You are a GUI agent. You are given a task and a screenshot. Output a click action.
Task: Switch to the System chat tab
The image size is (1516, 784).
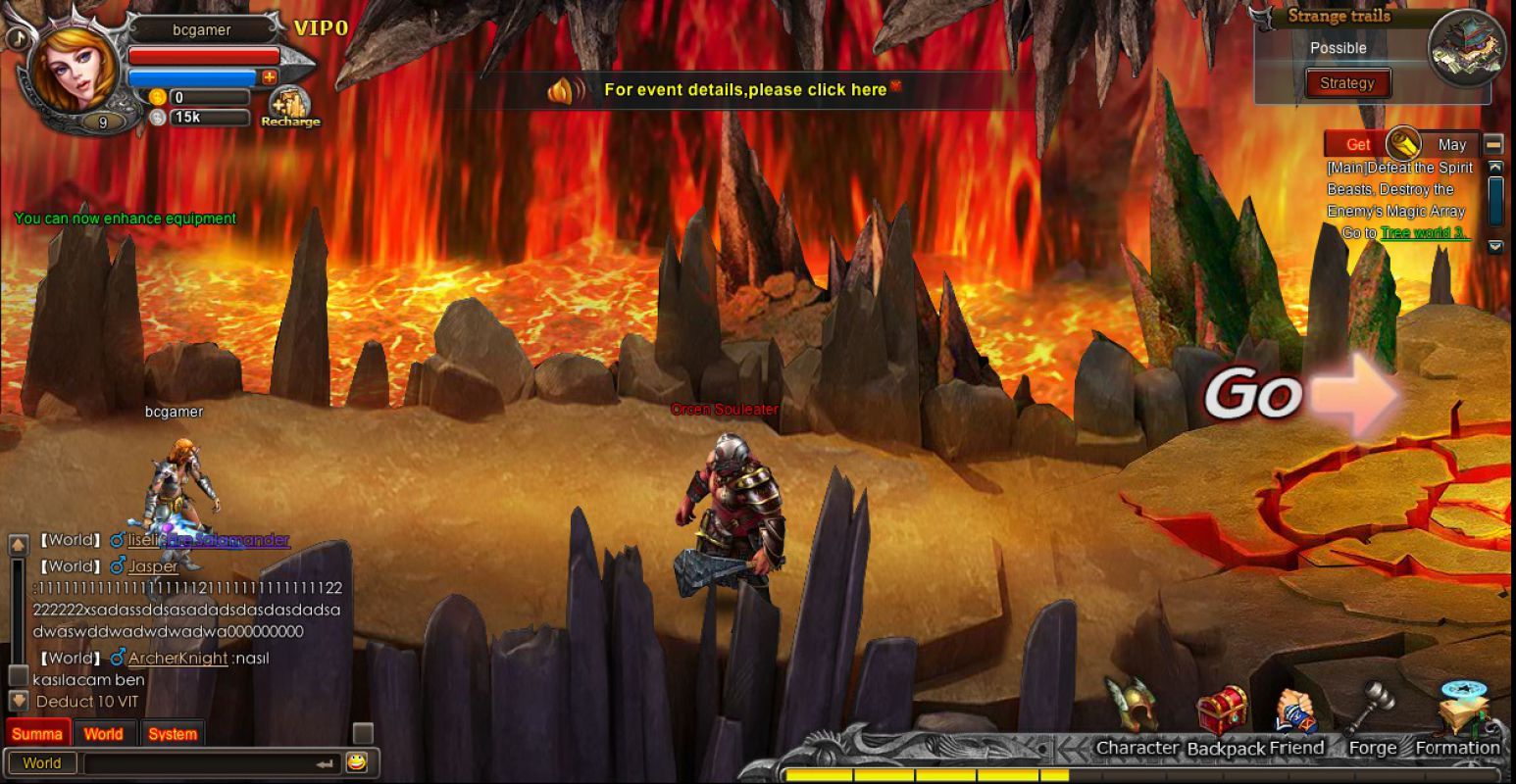click(173, 734)
